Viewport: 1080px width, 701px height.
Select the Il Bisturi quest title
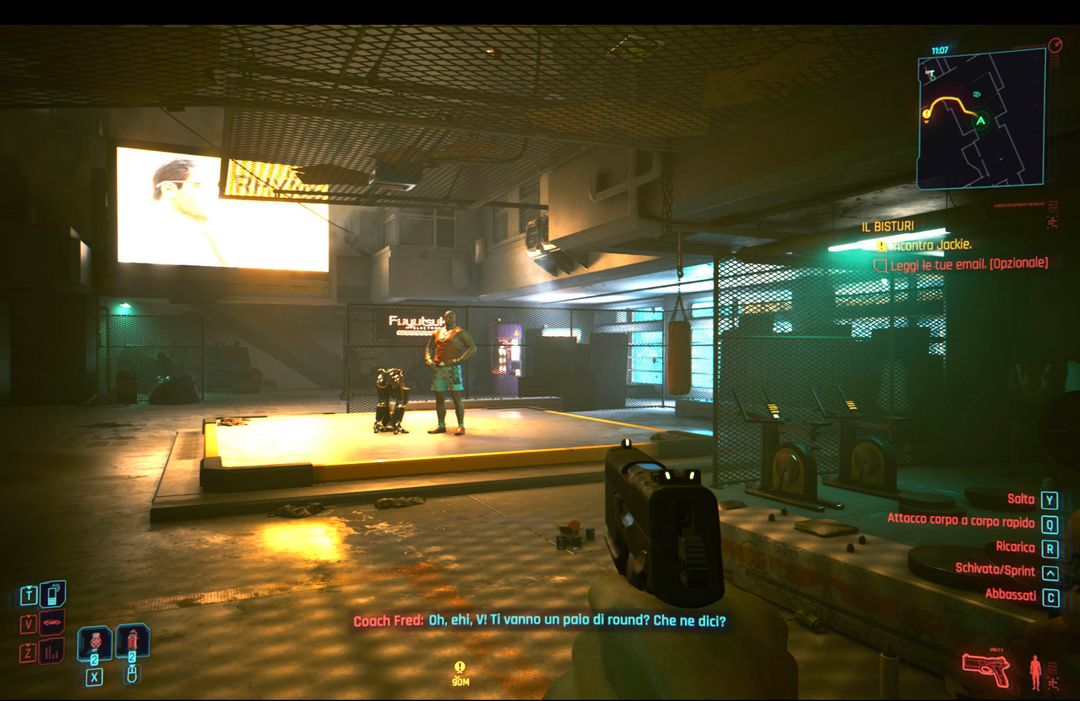click(x=888, y=227)
